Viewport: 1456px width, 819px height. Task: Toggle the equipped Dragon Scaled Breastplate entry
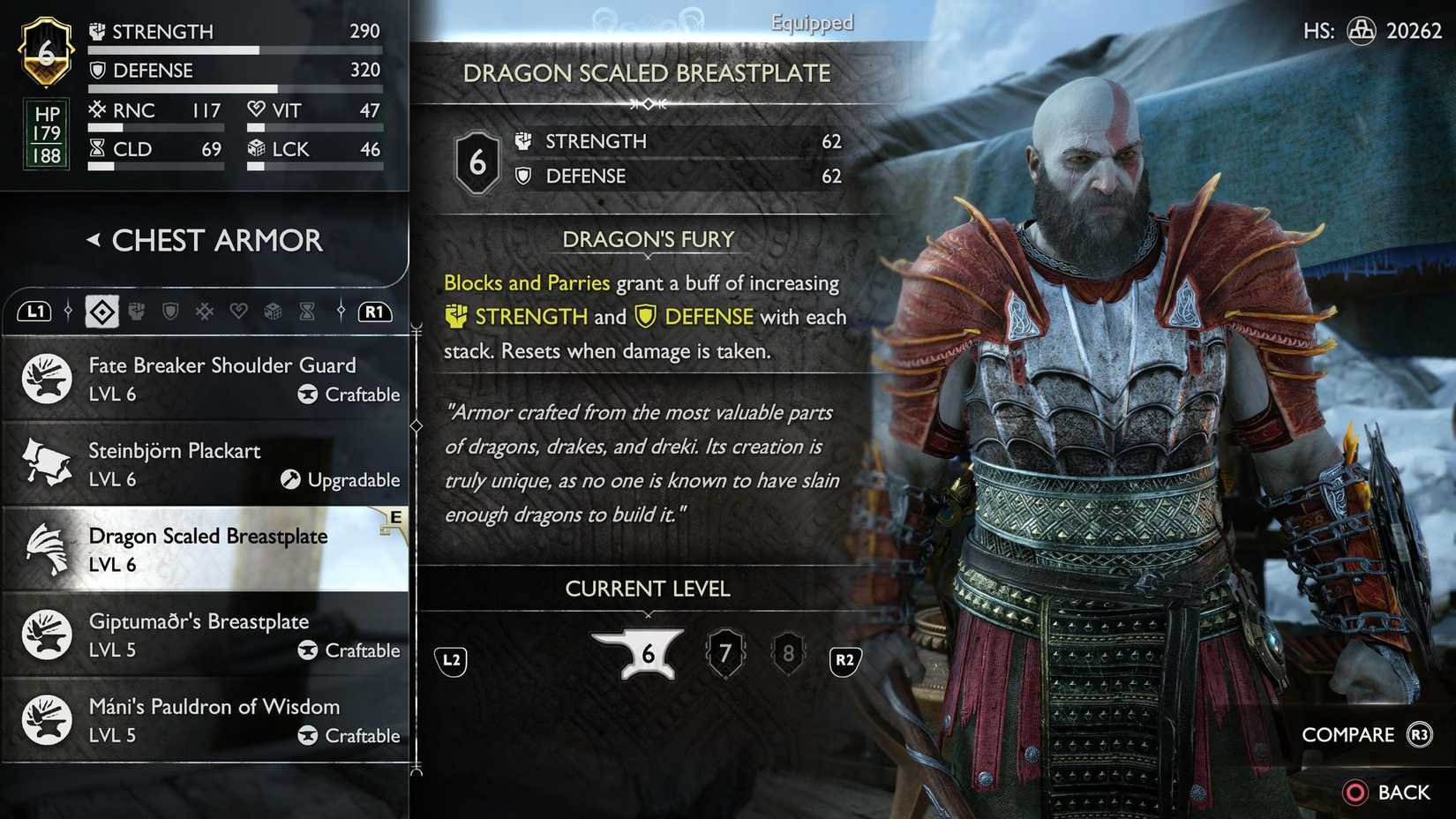(x=207, y=549)
